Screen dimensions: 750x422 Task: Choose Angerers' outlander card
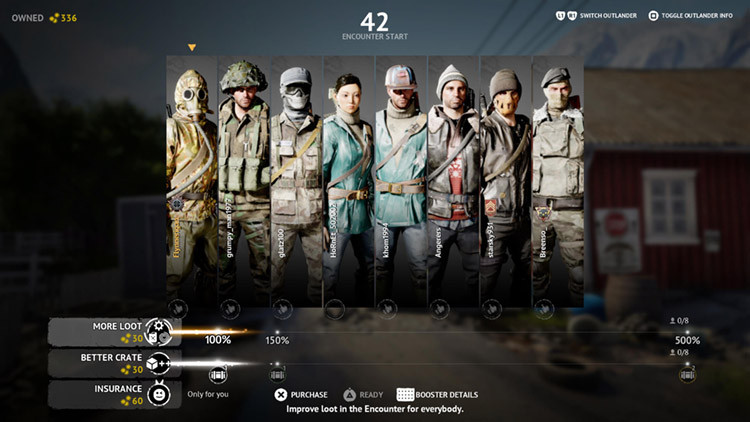pos(452,180)
